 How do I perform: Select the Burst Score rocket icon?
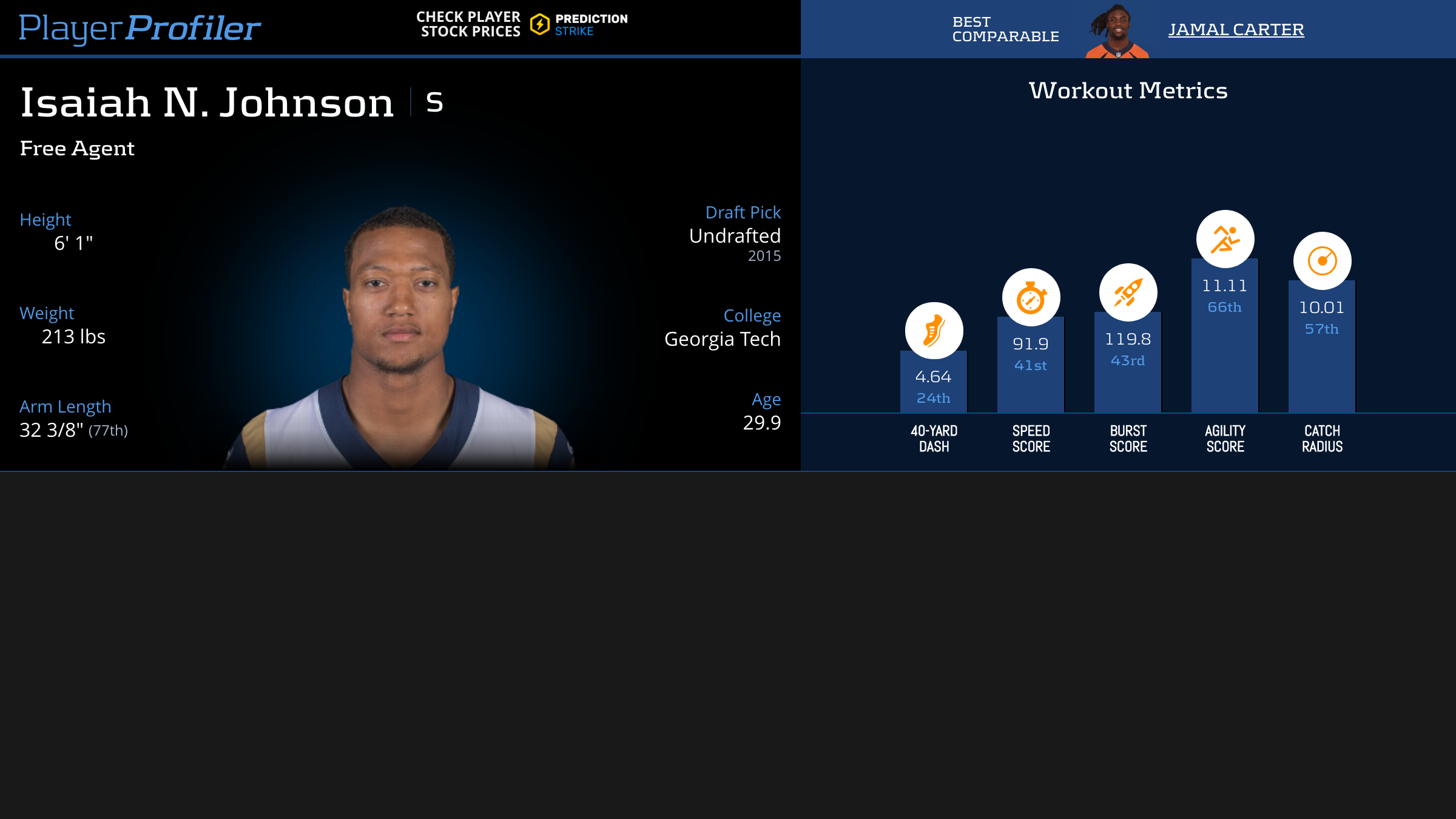[x=1128, y=292]
